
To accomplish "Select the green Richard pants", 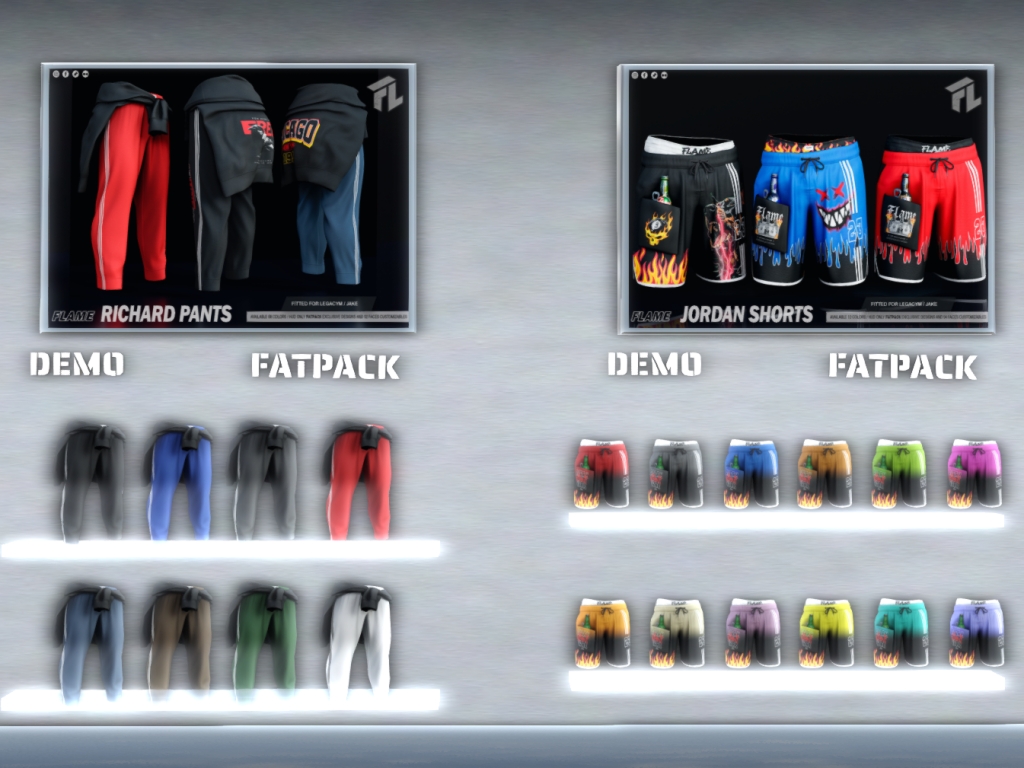I will point(265,640).
